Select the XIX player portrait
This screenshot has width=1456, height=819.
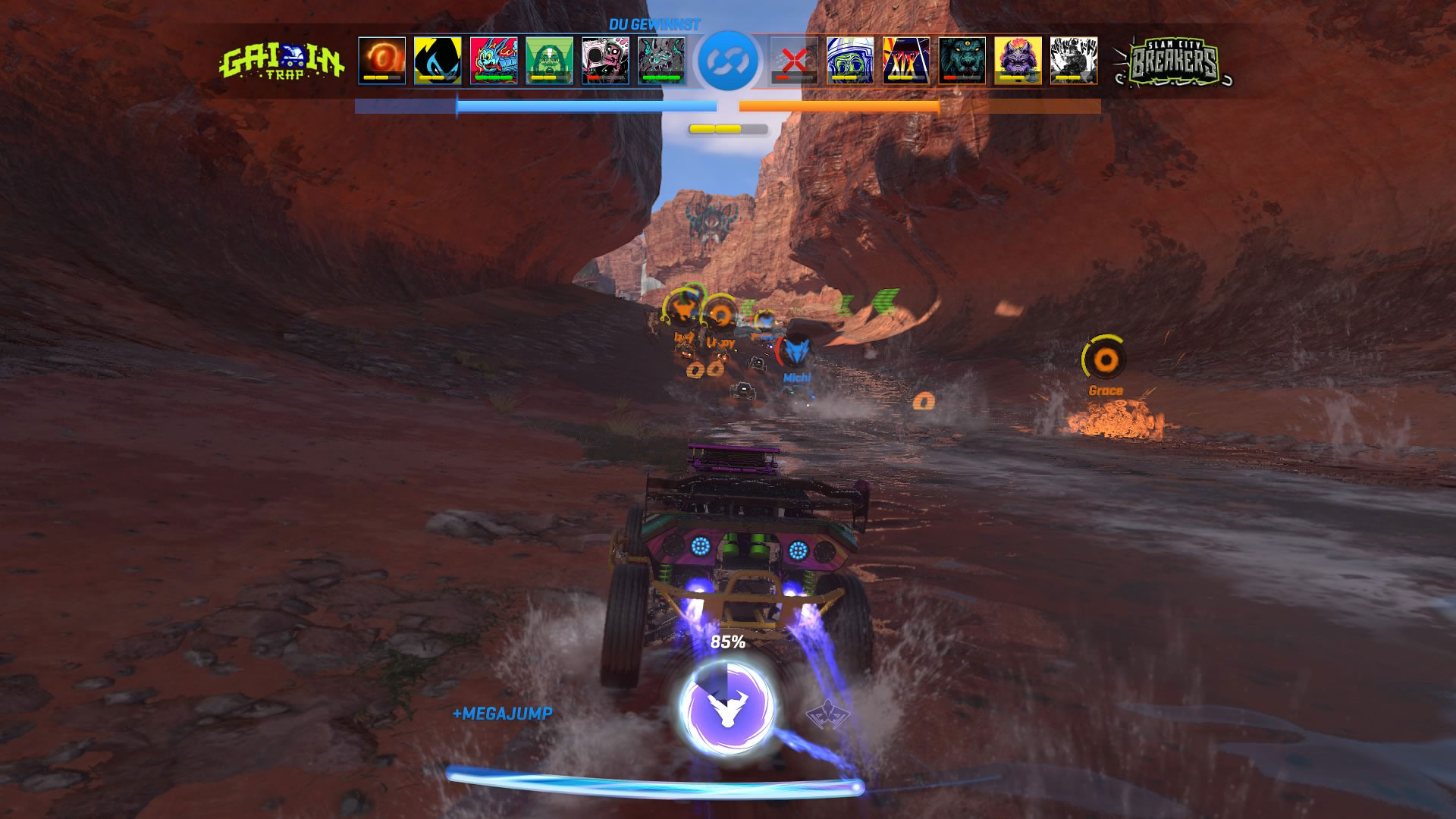[905, 59]
